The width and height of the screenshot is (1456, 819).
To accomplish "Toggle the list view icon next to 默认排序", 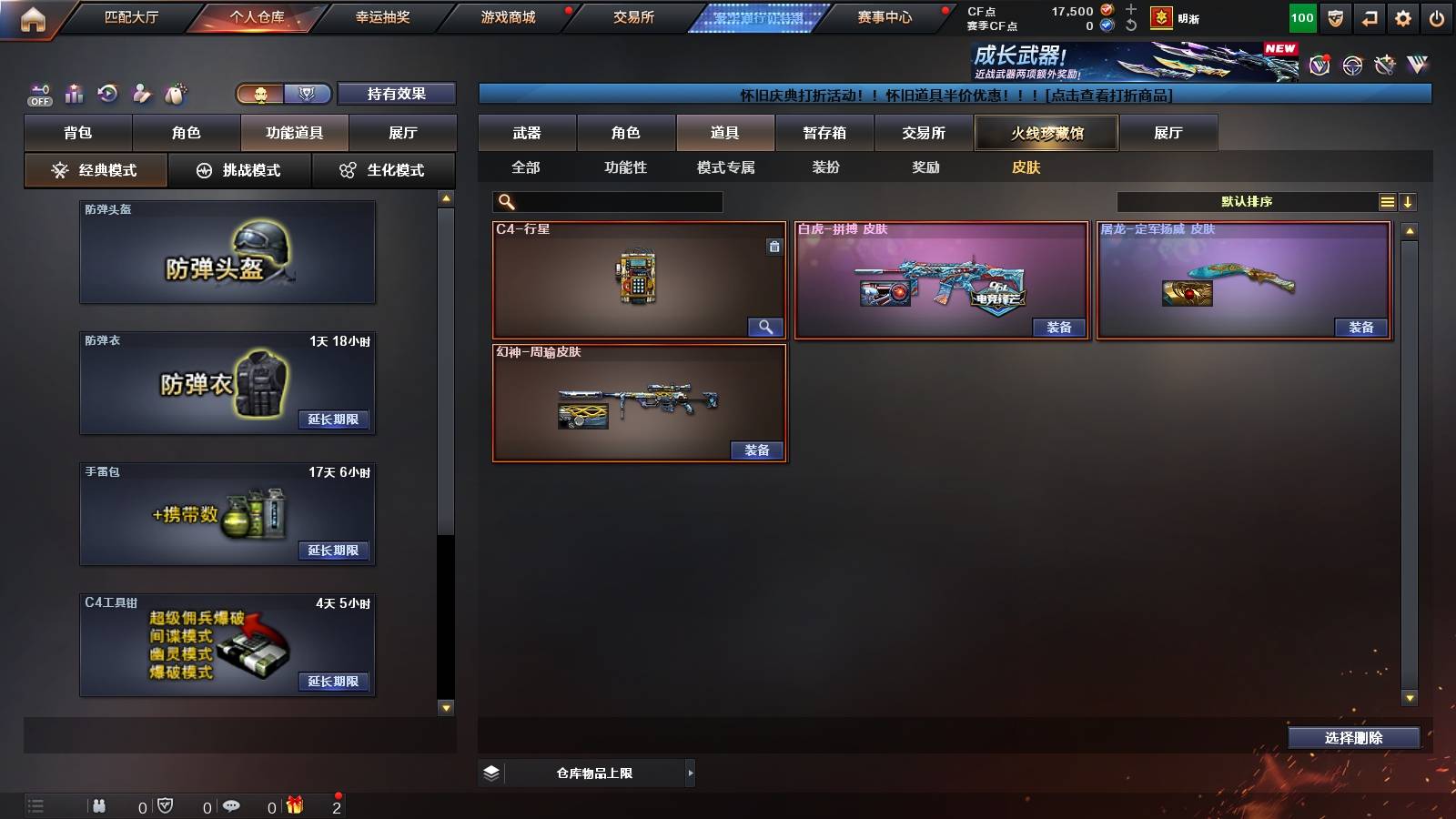I will tap(1386, 202).
